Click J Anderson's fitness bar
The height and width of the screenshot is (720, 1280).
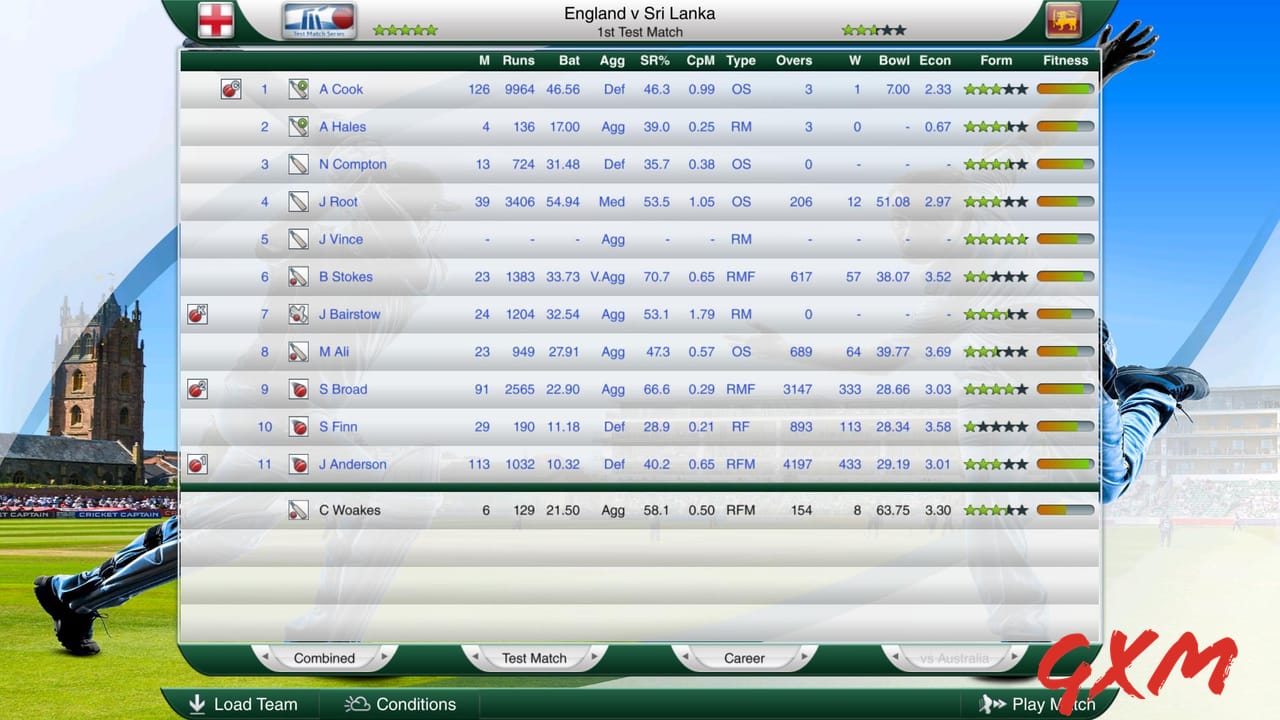pyautogui.click(x=1064, y=464)
